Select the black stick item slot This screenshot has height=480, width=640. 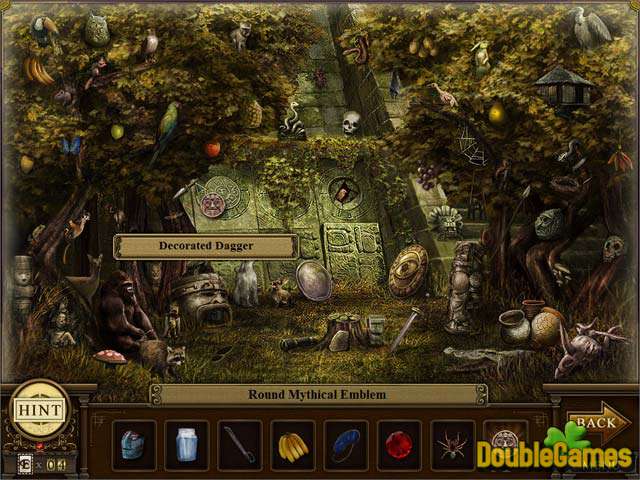click(239, 444)
